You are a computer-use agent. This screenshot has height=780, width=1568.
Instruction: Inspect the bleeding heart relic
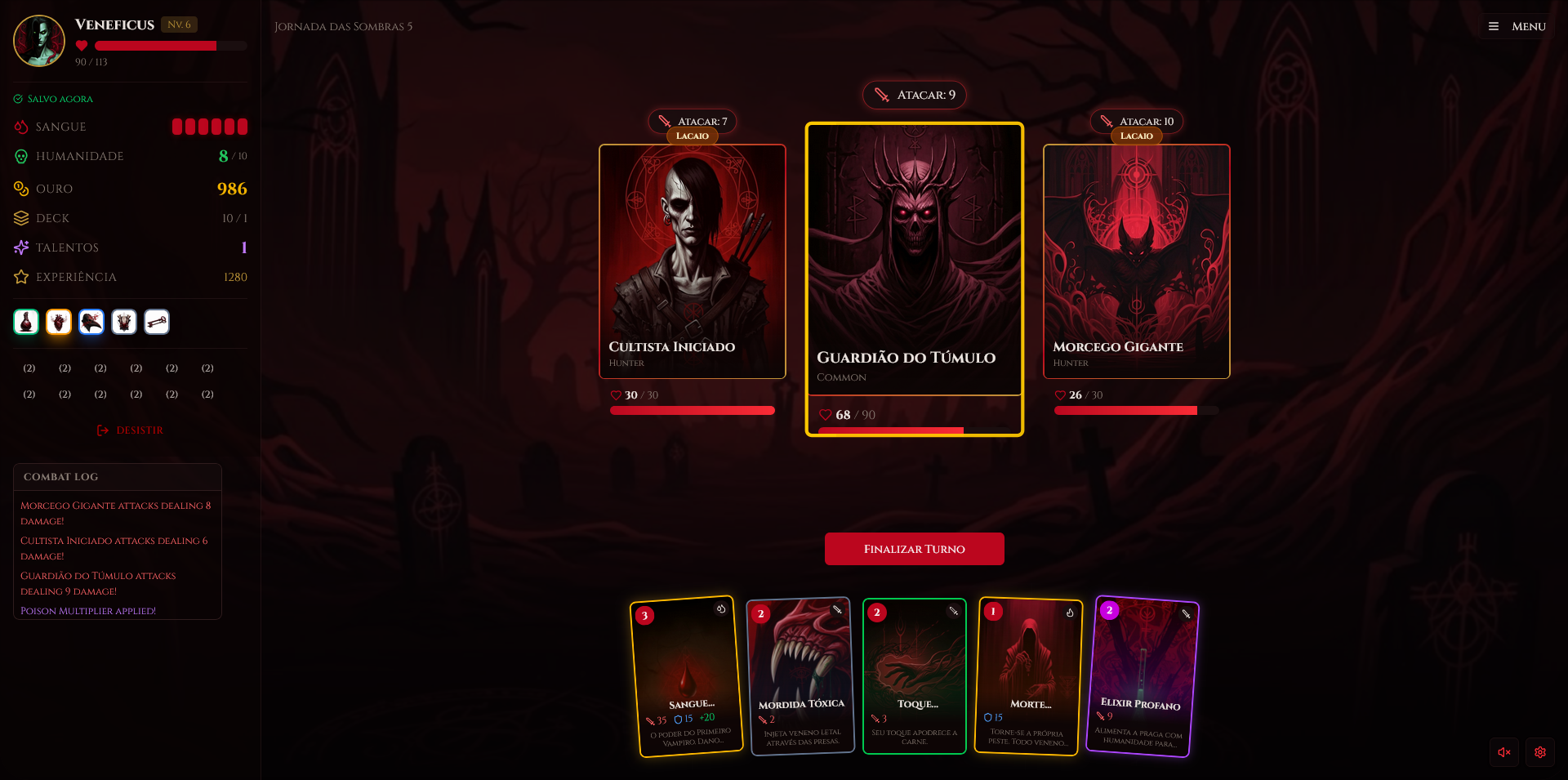tap(59, 322)
